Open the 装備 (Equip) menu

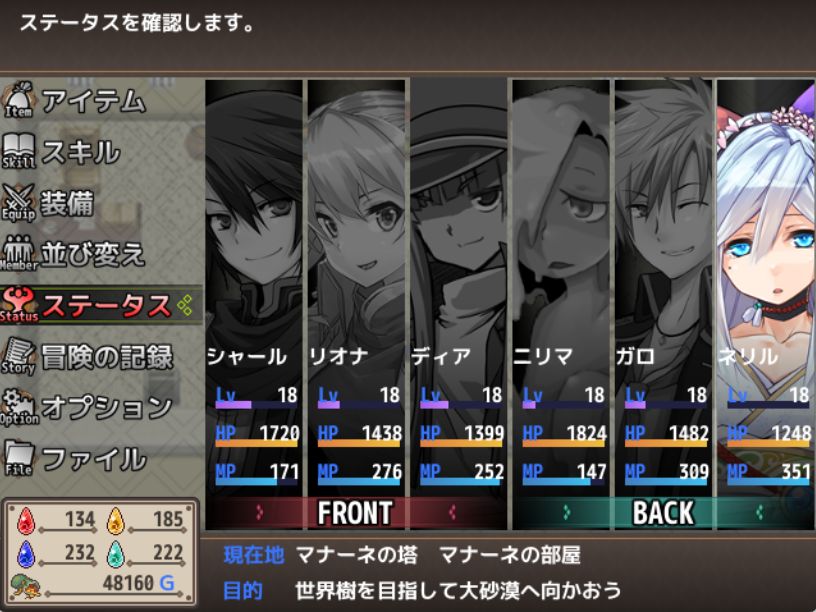(67, 203)
